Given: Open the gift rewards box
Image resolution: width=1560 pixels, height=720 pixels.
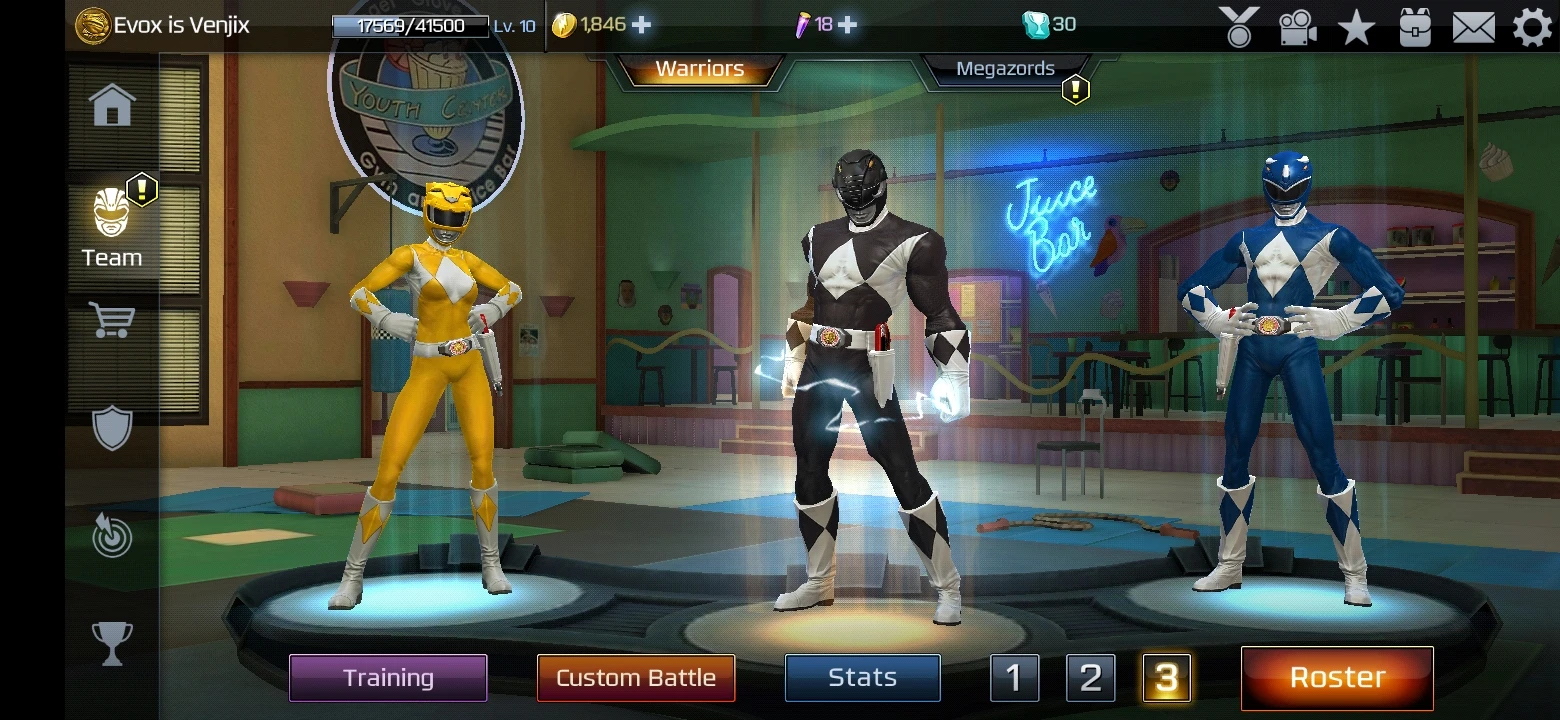Looking at the screenshot, I should (x=1413, y=27).
